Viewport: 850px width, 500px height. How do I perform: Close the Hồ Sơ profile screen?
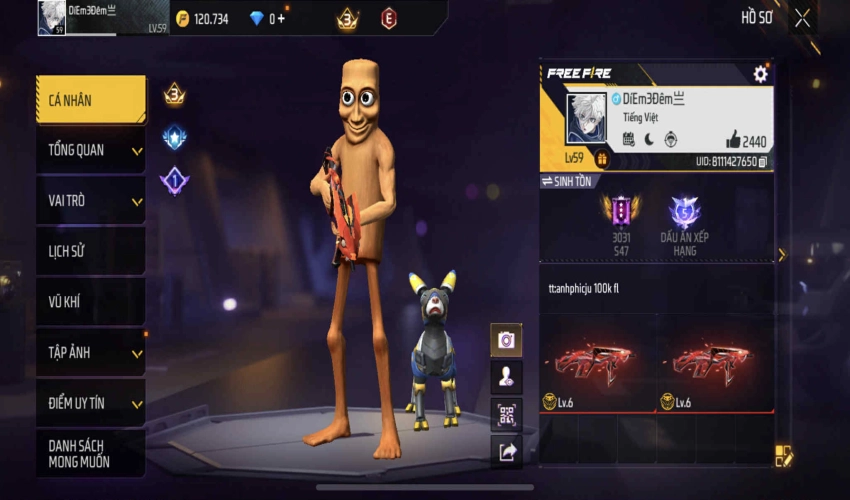(x=802, y=18)
